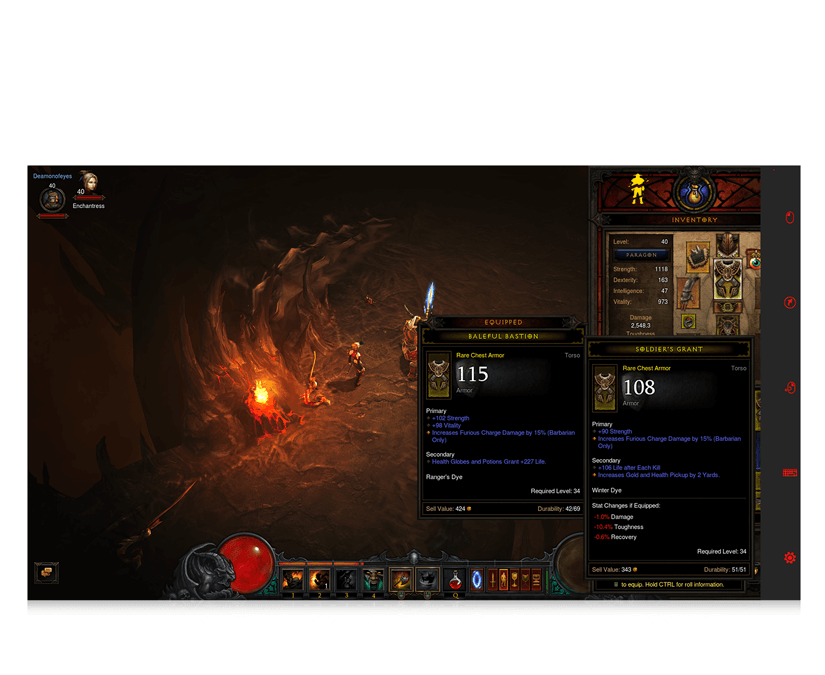Use the skill in hotbar slot 2
825x675 pixels.
click(x=319, y=580)
